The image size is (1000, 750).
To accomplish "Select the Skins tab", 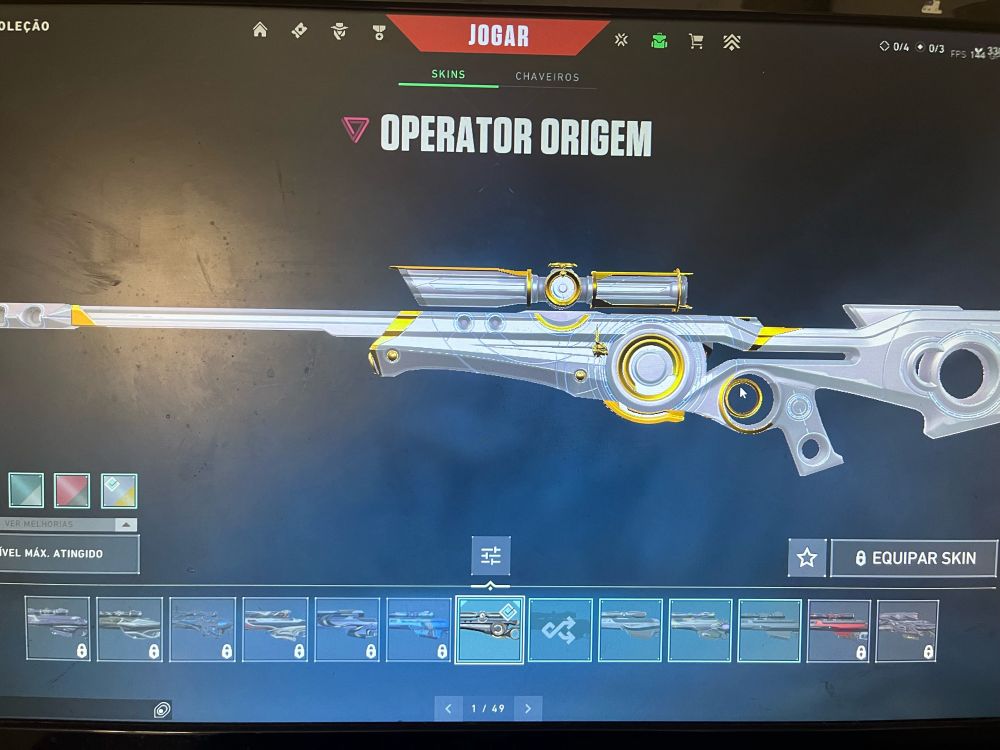I will coord(448,75).
